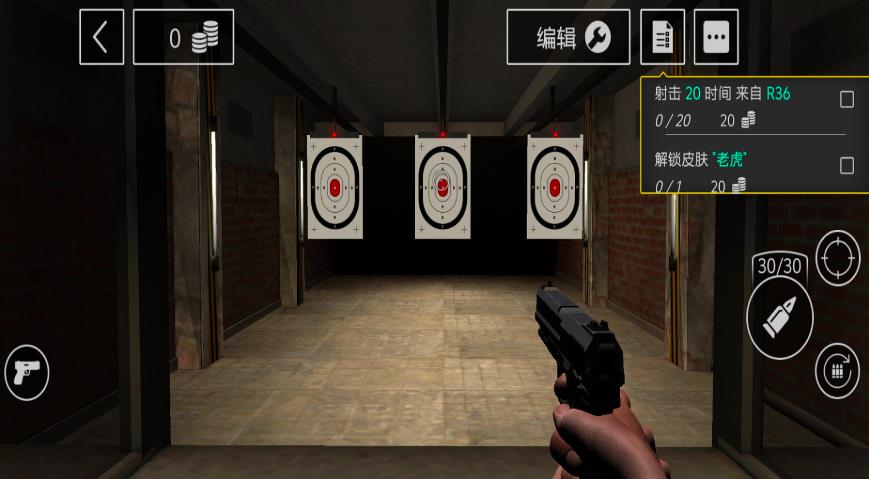
Task: Fire using the bullet button
Action: (780, 317)
